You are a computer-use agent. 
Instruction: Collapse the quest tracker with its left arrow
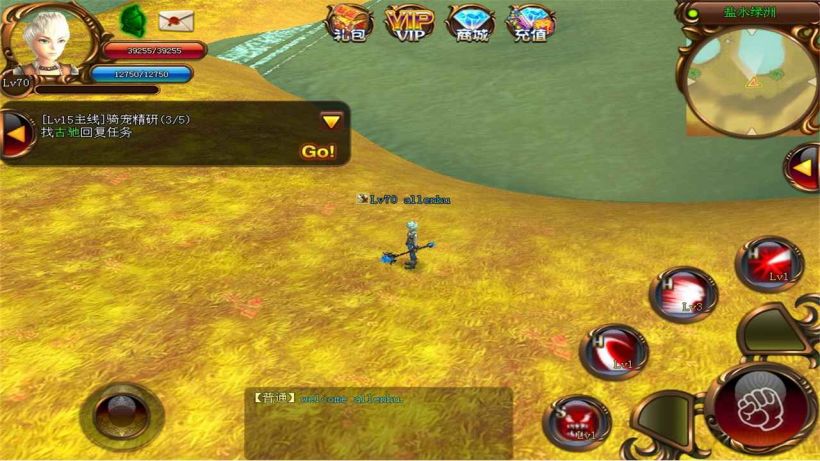[x=17, y=134]
